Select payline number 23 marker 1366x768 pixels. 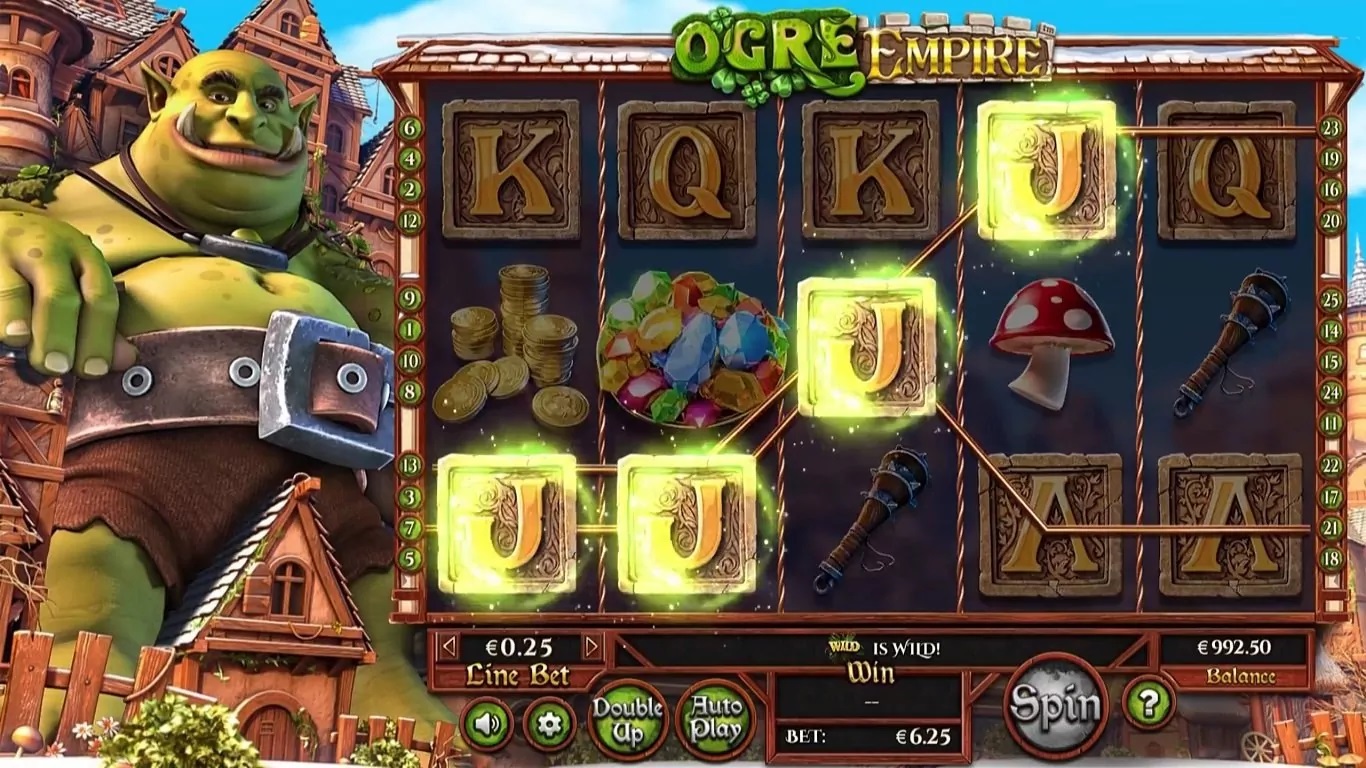tap(1330, 128)
